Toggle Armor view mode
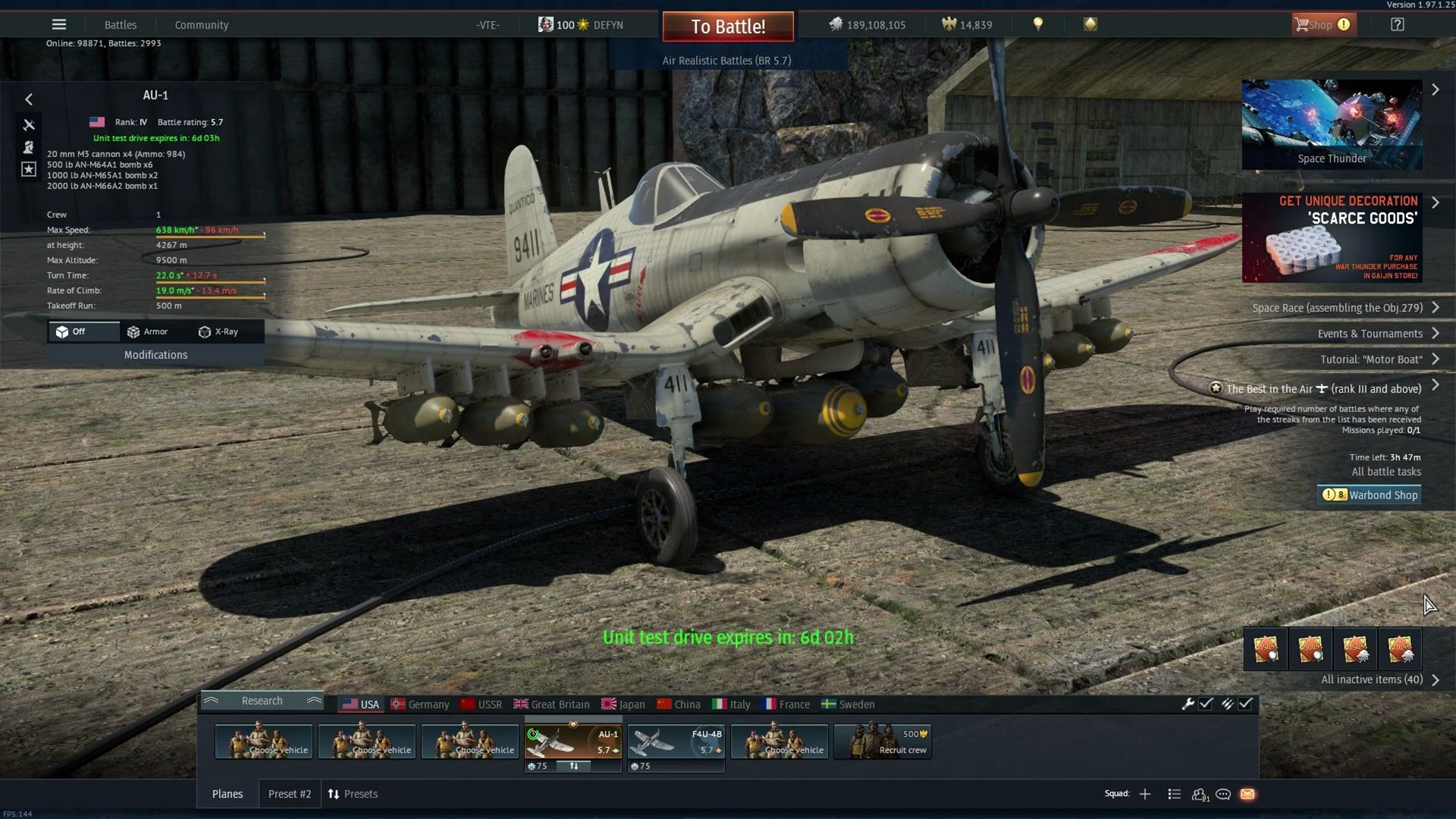The image size is (1456, 819). [x=148, y=331]
